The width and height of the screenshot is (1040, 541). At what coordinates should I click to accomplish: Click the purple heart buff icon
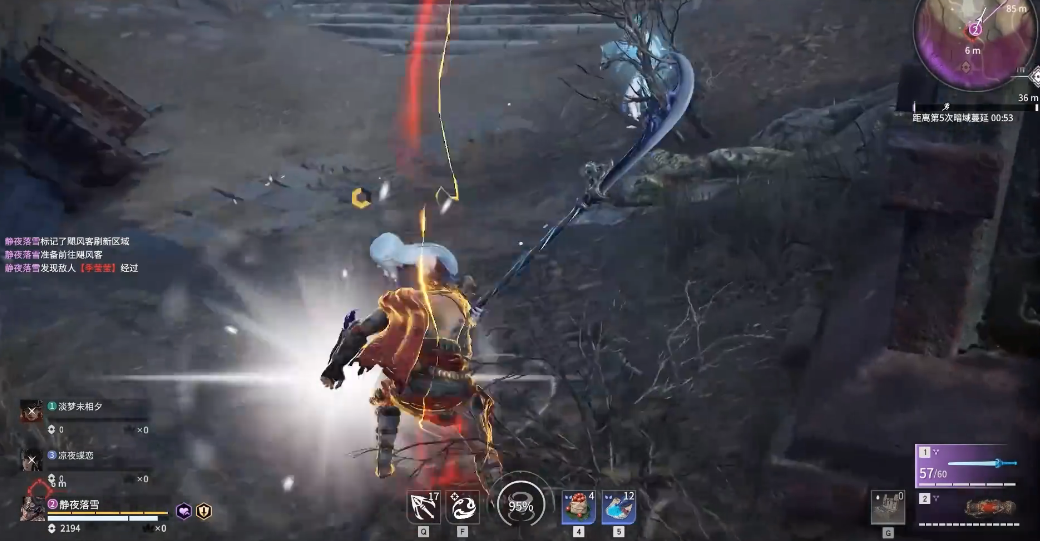[x=184, y=511]
